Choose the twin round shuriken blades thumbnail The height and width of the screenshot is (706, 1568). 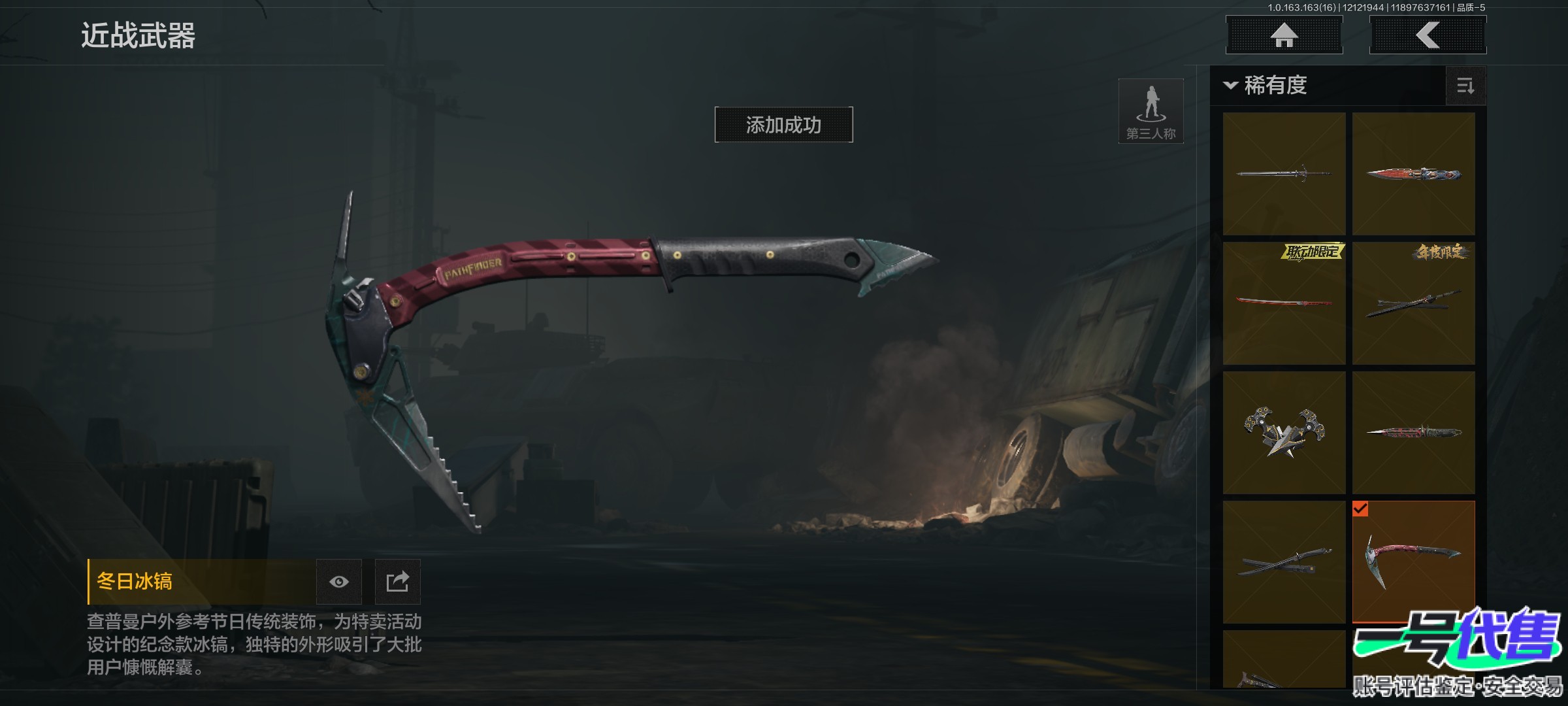point(1284,433)
